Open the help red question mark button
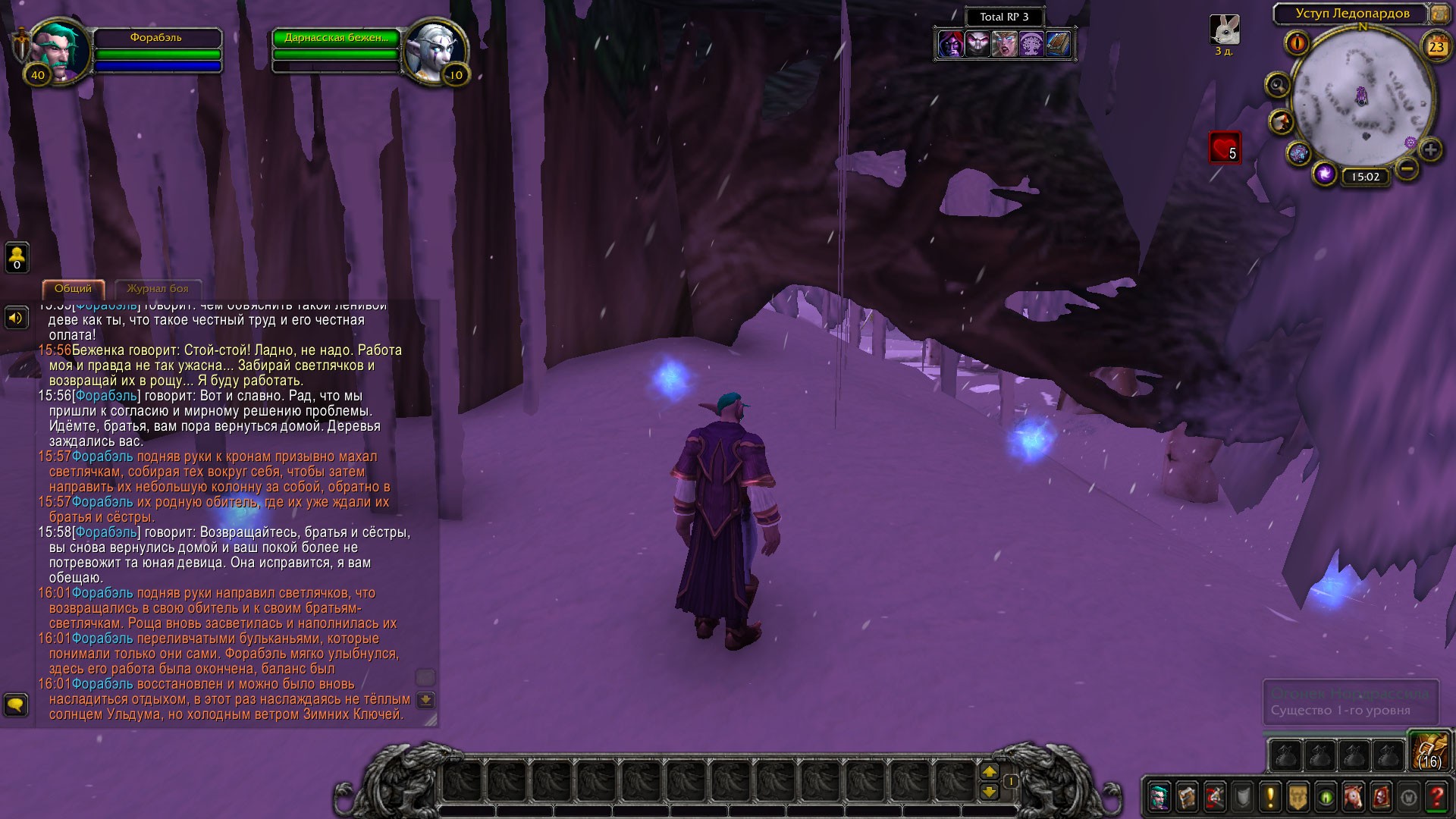 [x=1436, y=797]
